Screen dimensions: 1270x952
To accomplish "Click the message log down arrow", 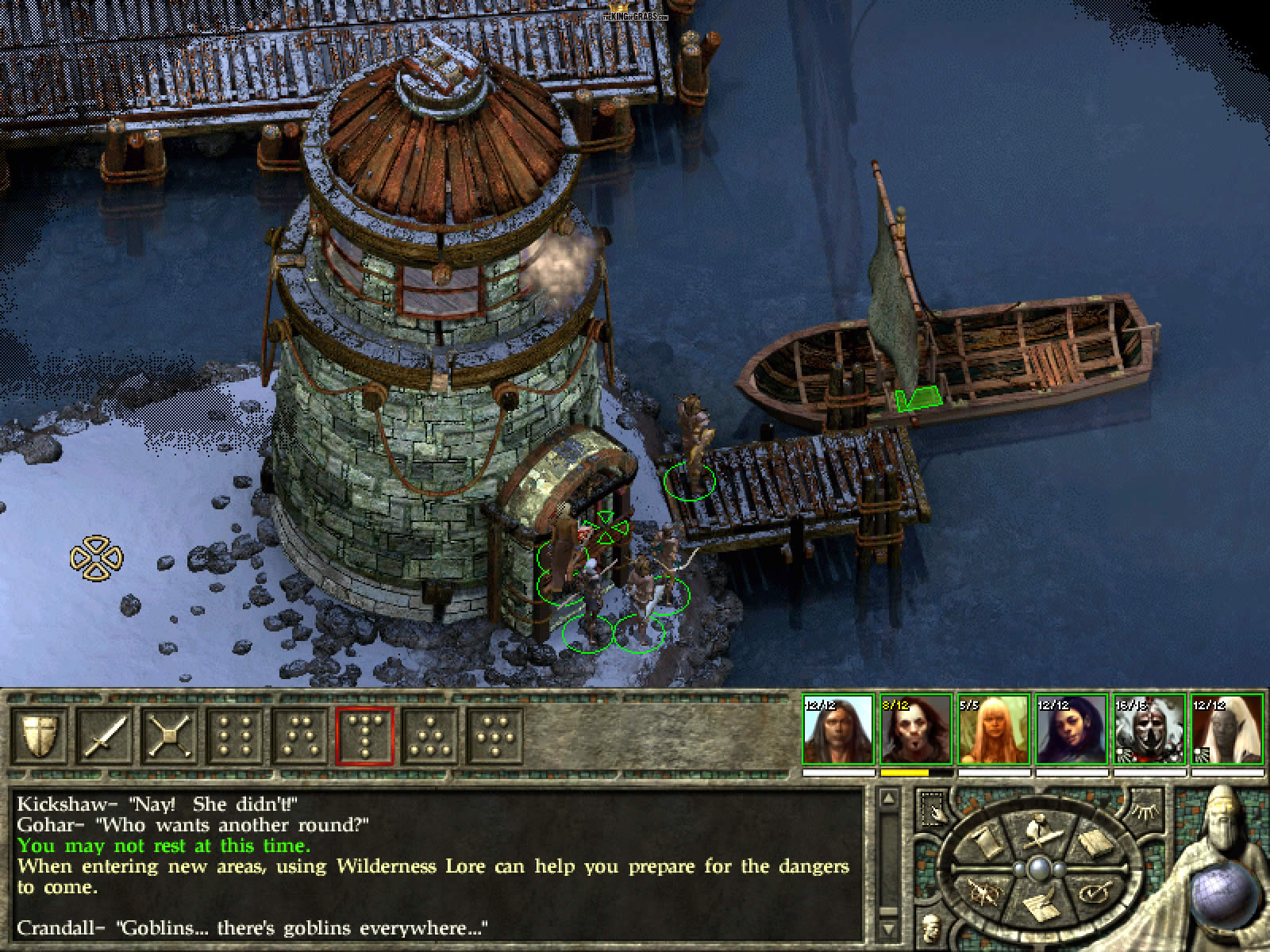I will tap(889, 927).
